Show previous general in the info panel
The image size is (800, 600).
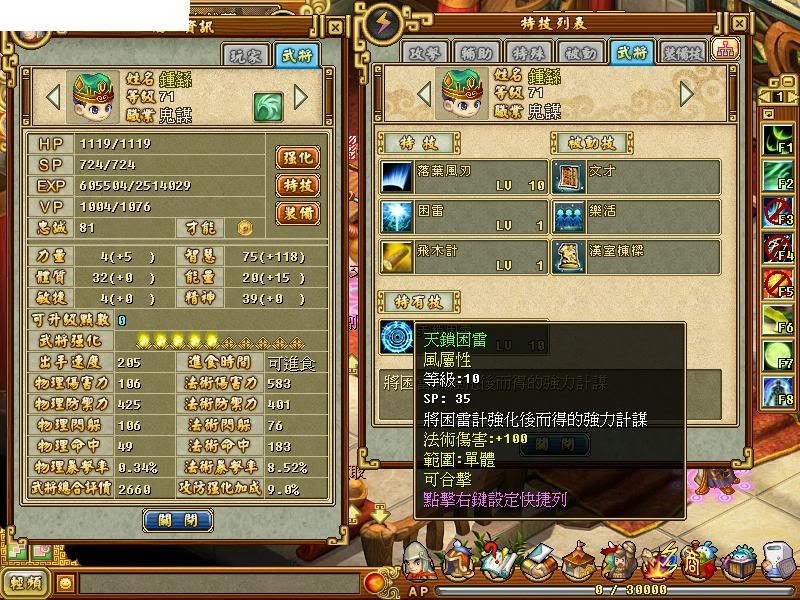tap(54, 98)
